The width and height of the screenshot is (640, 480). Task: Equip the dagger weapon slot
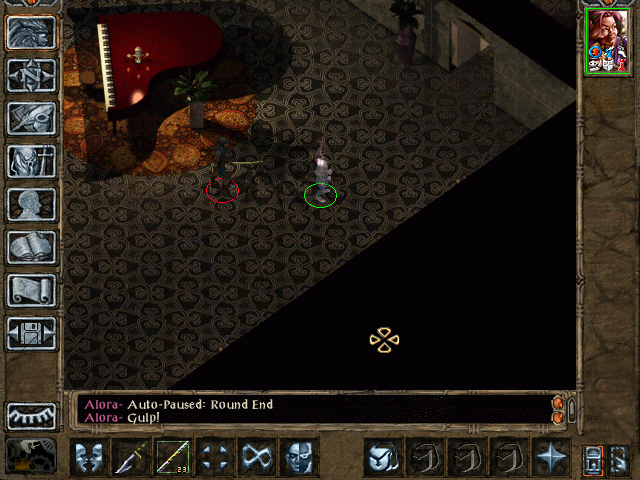(x=130, y=458)
